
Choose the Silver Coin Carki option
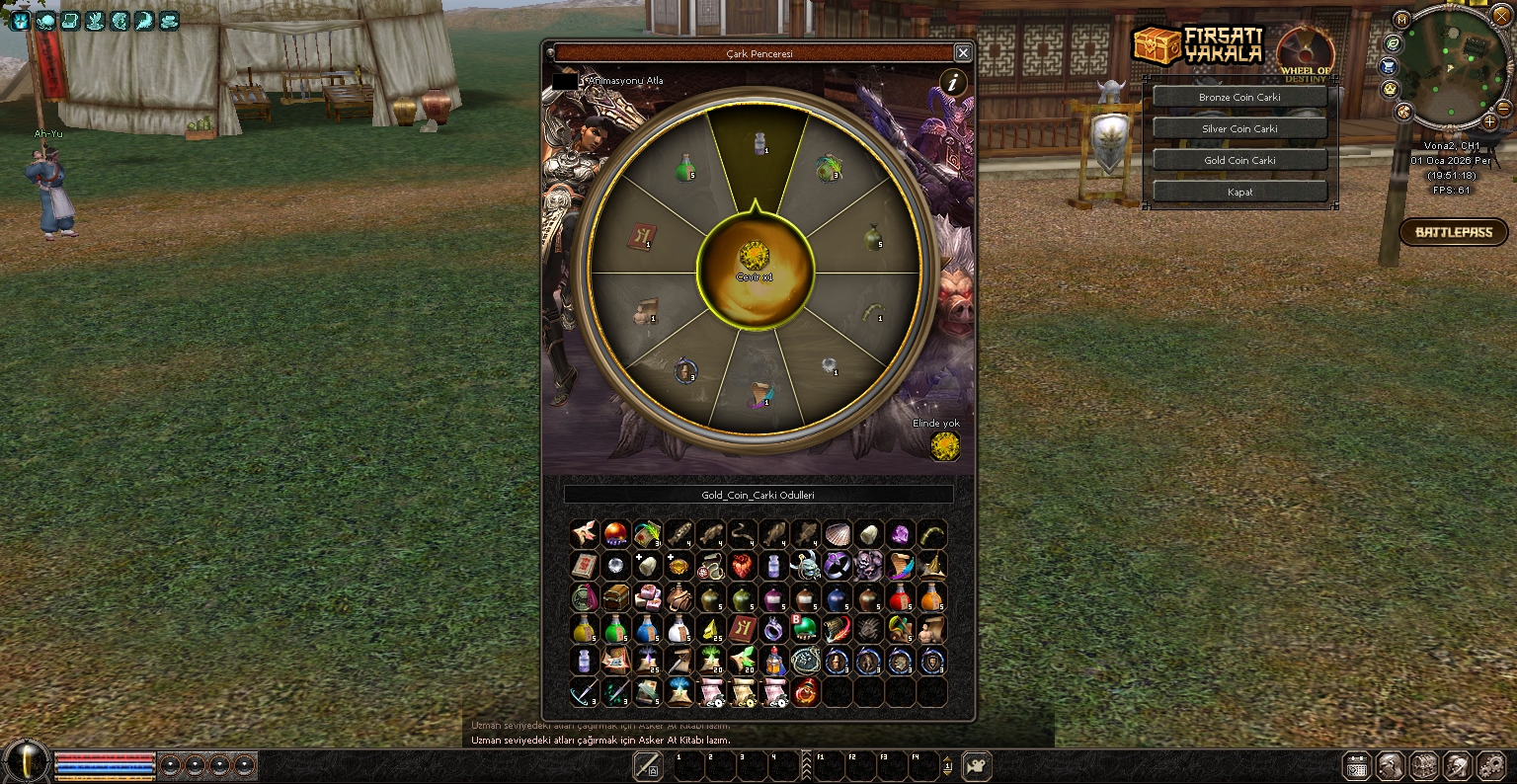click(1239, 129)
